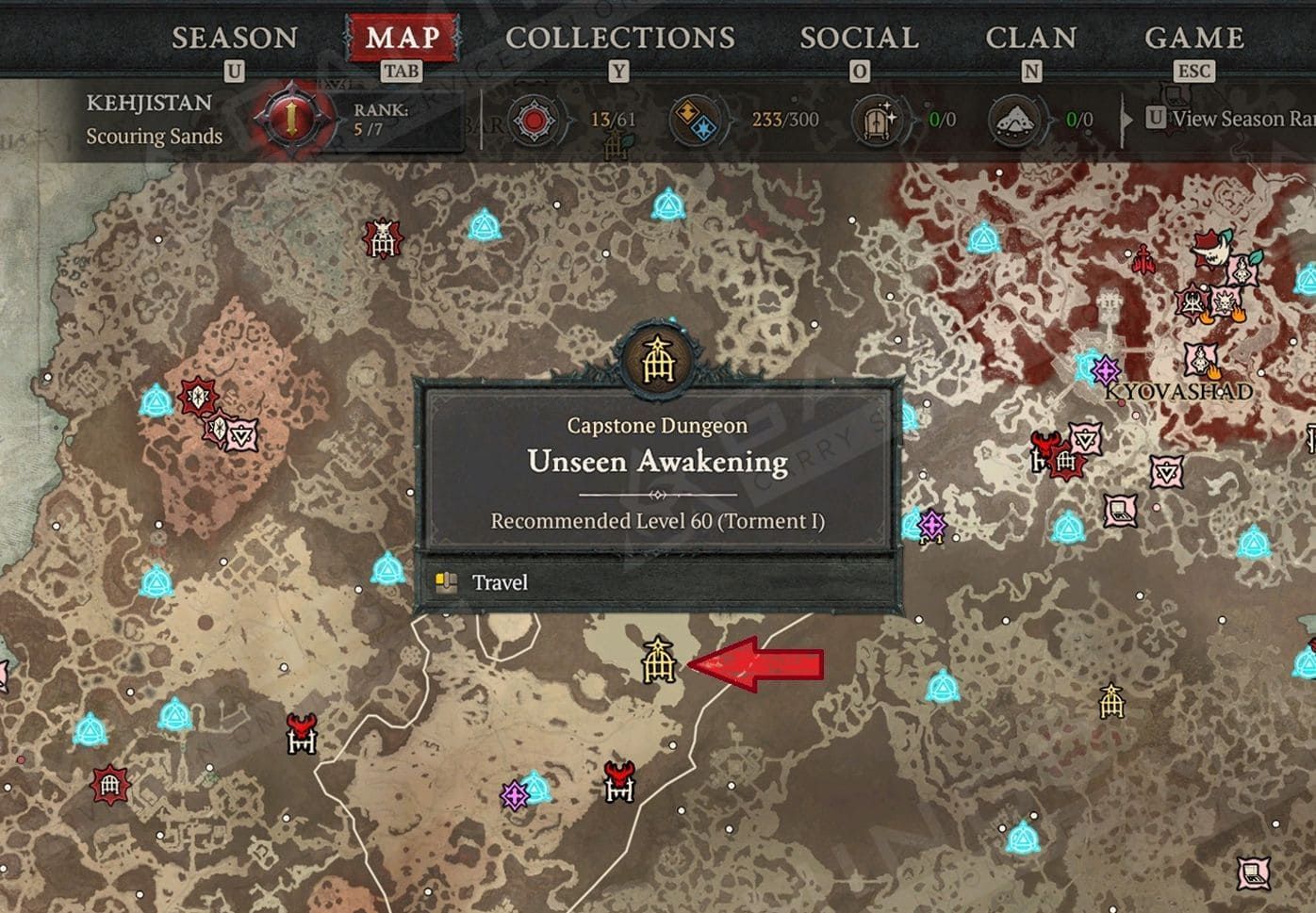
Task: Select the Kehjistan region rank emblem
Action: pos(292,120)
